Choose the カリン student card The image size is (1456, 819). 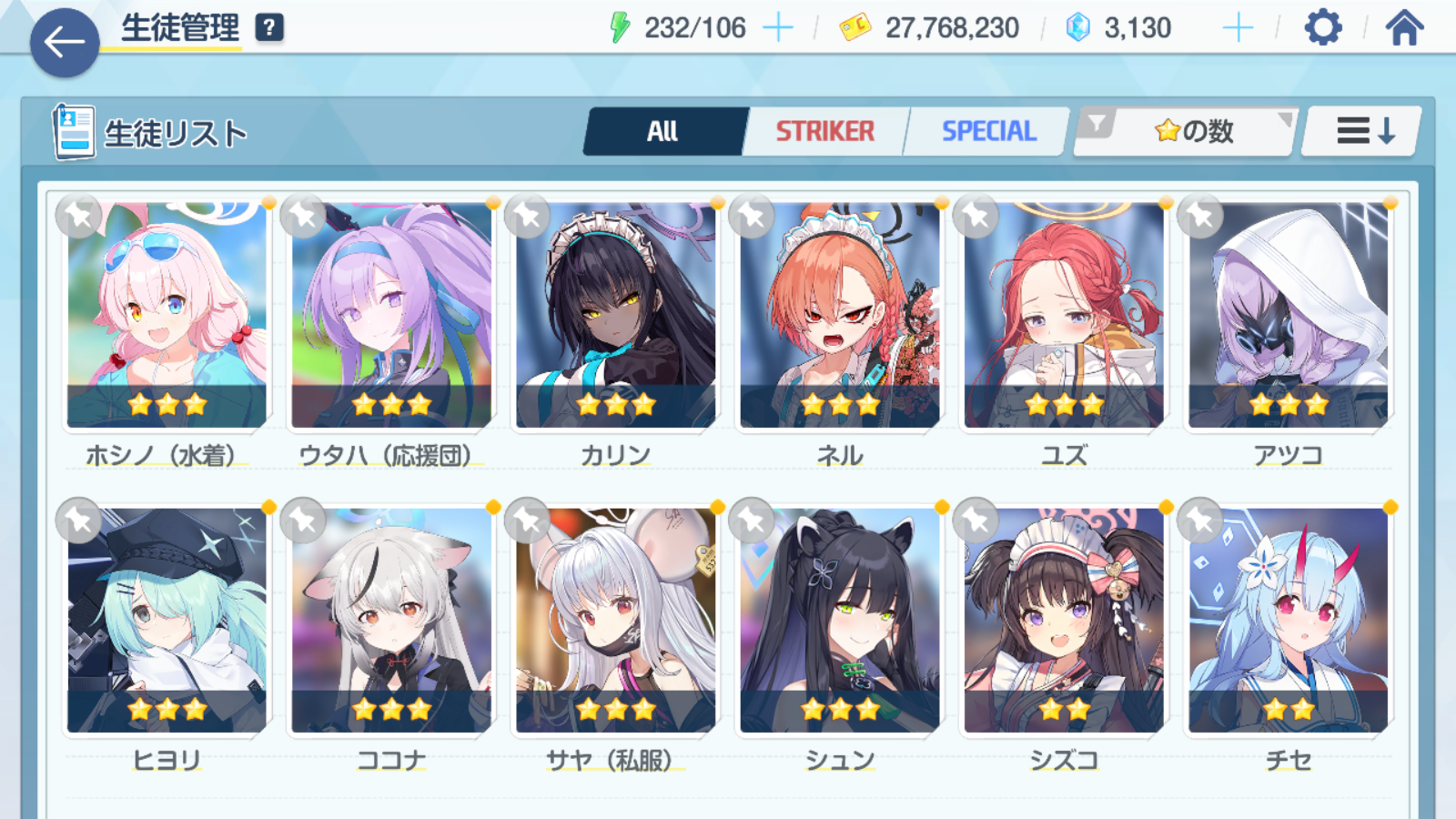click(x=615, y=315)
